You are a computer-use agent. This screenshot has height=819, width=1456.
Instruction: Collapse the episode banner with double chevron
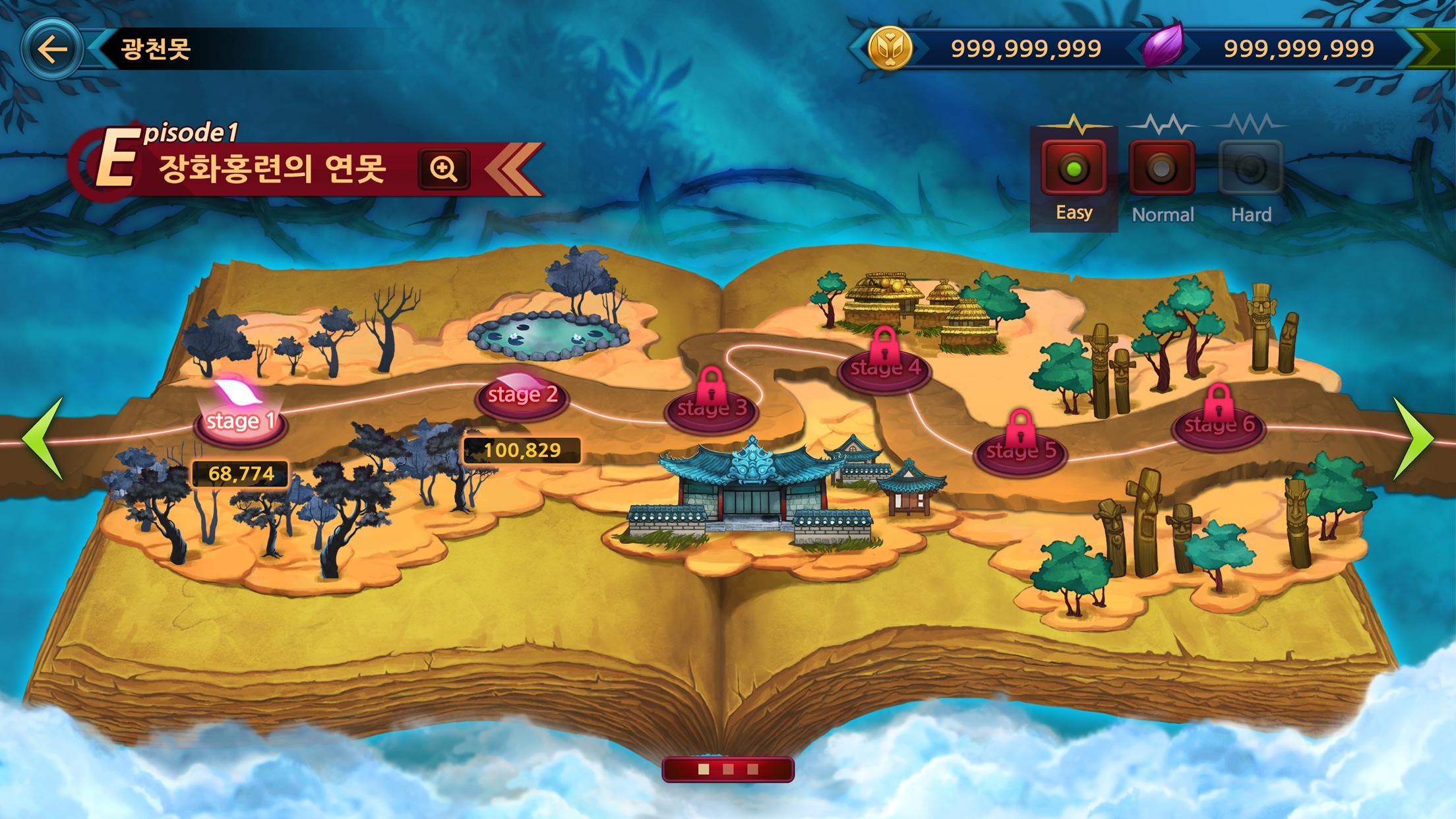coord(511,170)
